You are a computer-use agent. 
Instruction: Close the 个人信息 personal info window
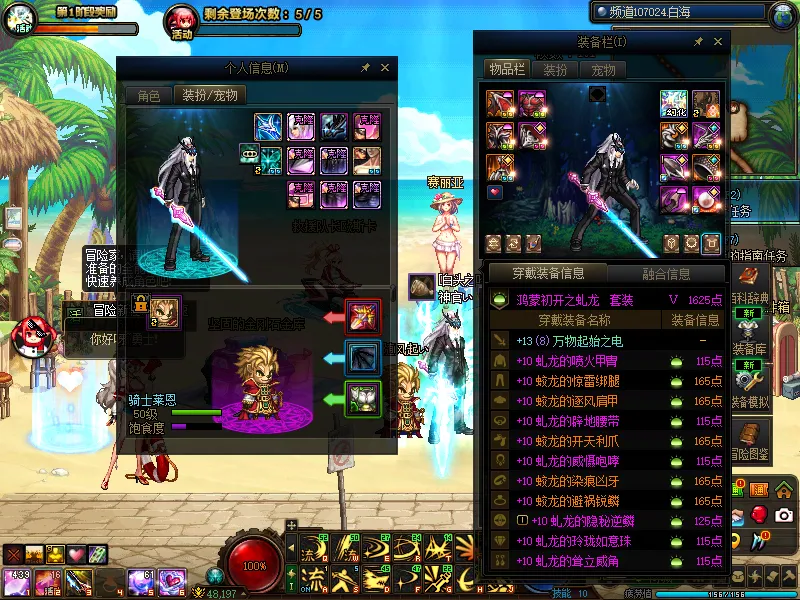[385, 68]
